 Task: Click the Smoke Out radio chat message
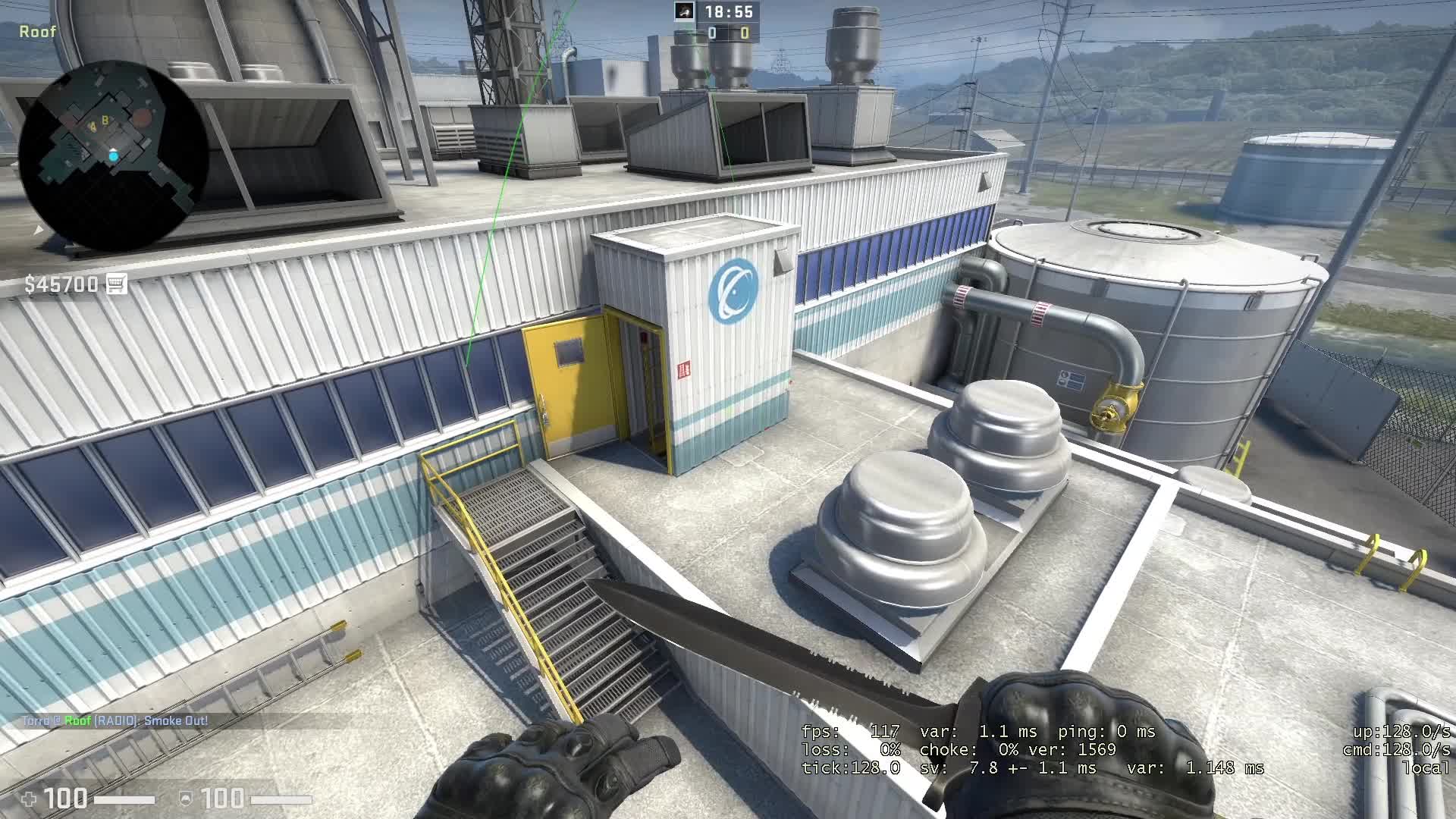pos(115,720)
